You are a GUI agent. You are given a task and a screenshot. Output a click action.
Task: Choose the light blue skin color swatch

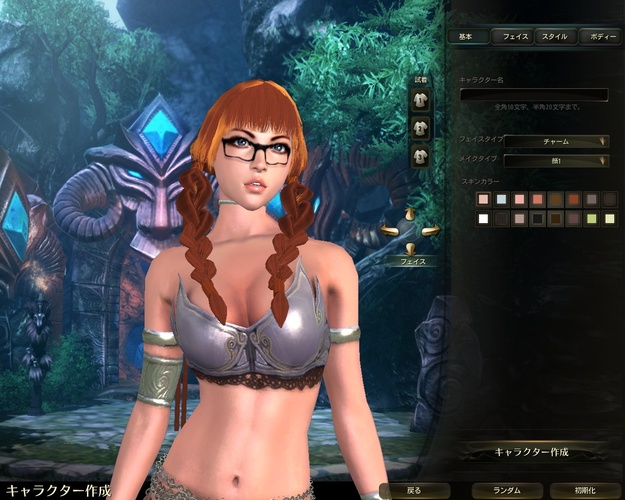point(502,200)
